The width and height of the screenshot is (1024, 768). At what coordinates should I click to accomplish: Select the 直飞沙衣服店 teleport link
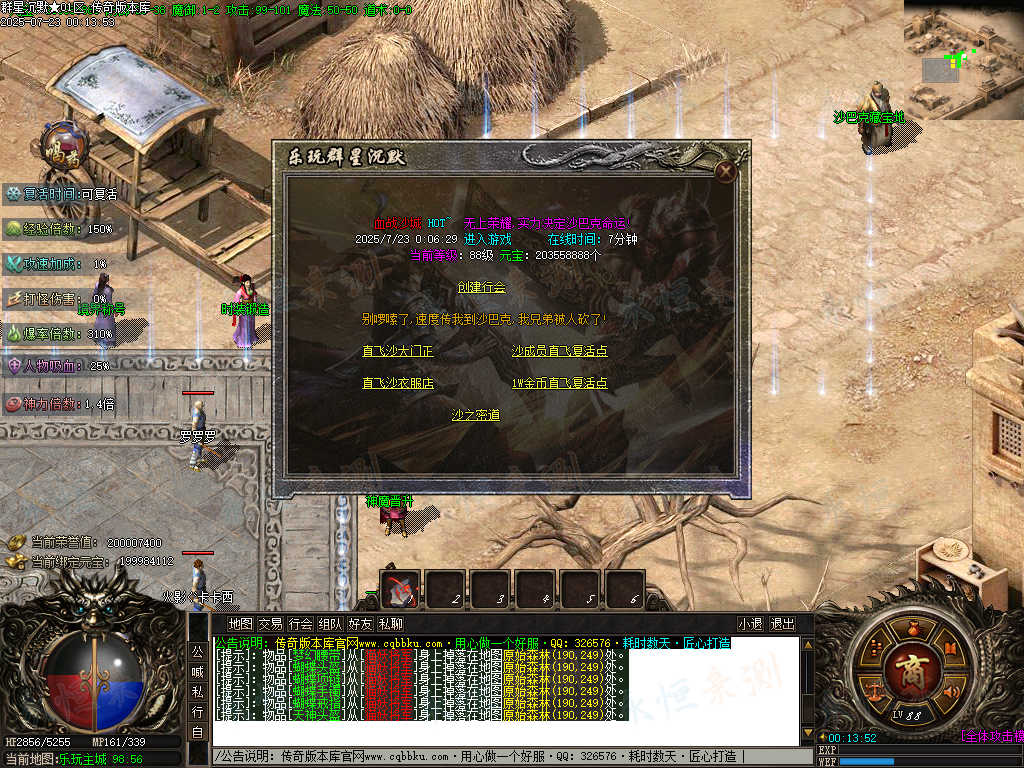tap(398, 383)
